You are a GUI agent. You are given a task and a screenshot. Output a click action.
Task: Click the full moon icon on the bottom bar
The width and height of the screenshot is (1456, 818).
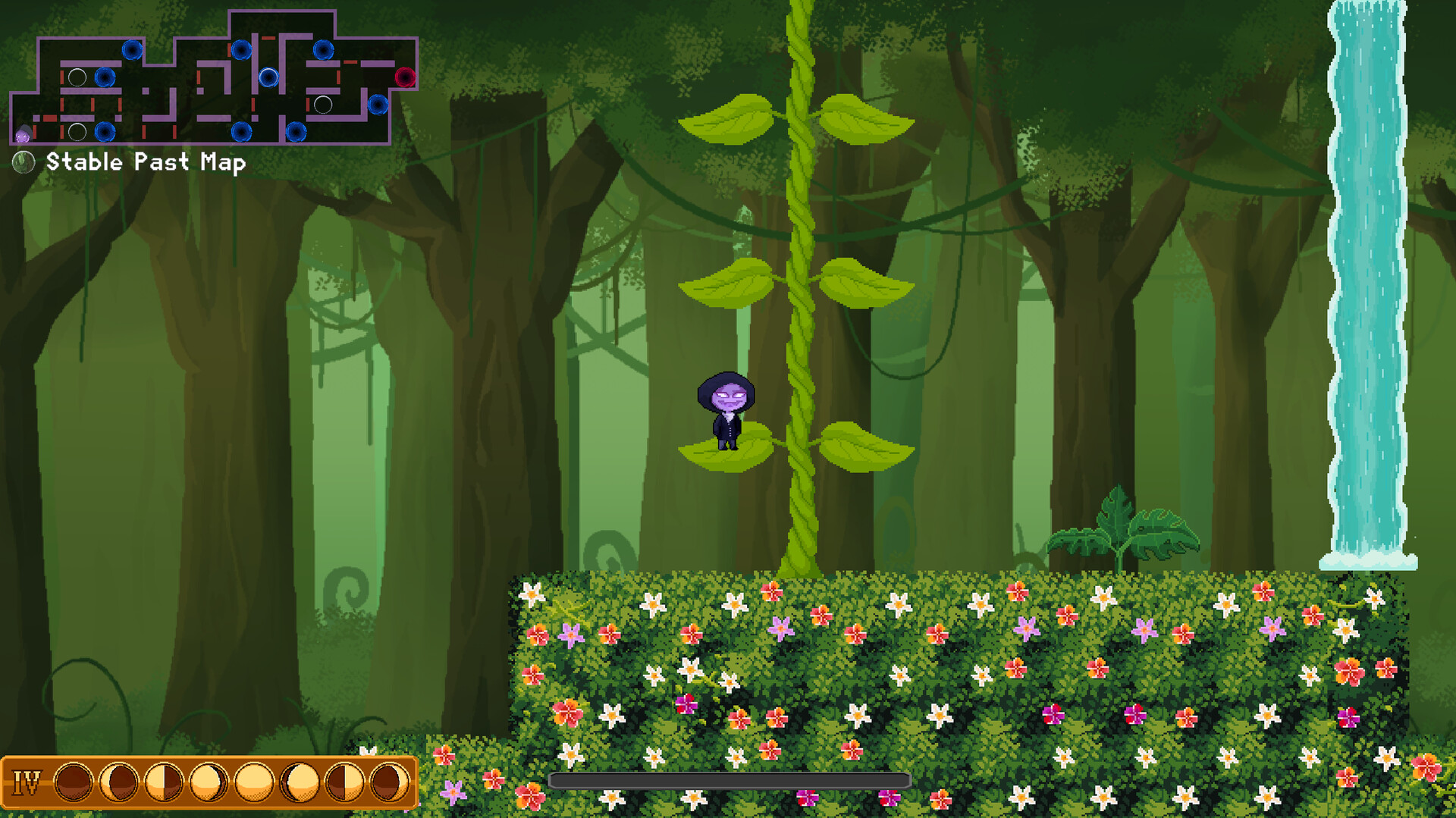click(x=254, y=782)
